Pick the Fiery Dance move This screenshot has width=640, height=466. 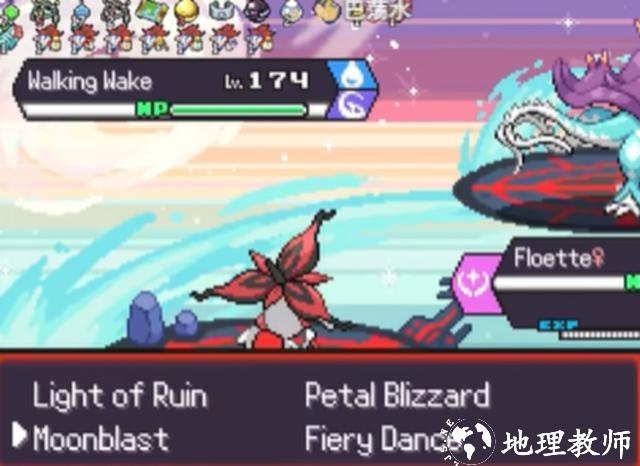point(380,438)
